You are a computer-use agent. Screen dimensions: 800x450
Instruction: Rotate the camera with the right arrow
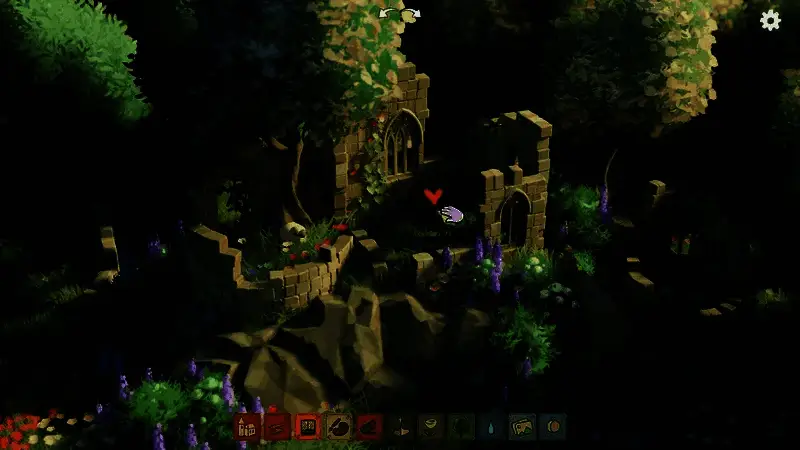click(x=412, y=14)
